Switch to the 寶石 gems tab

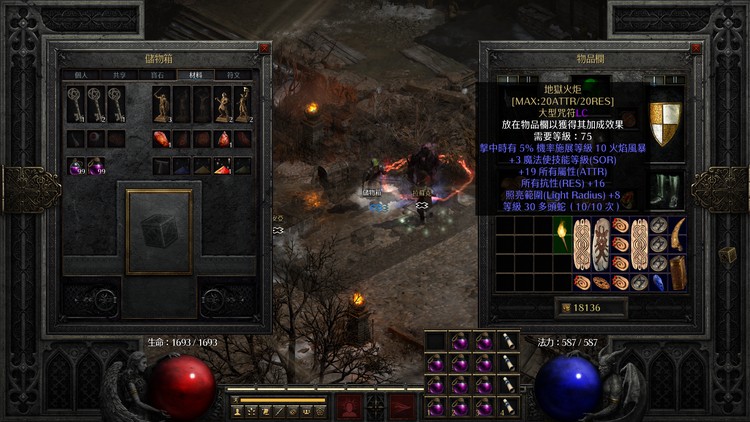(x=158, y=75)
